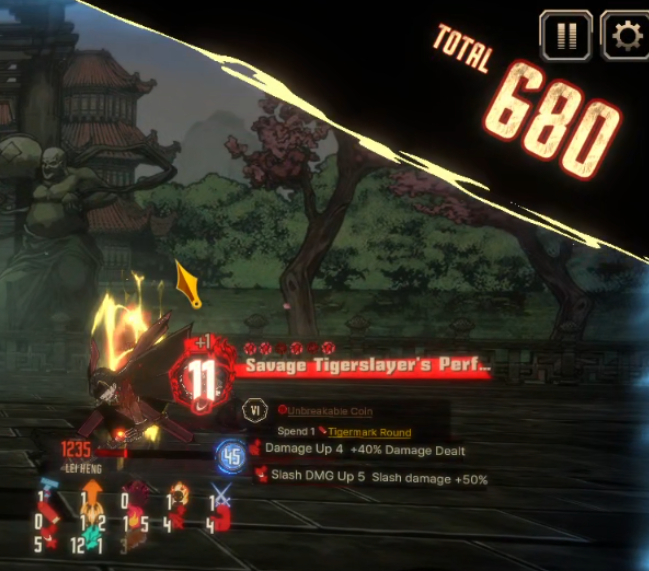The image size is (649, 571).
Task: Open the gear settings menu
Action: click(x=626, y=37)
